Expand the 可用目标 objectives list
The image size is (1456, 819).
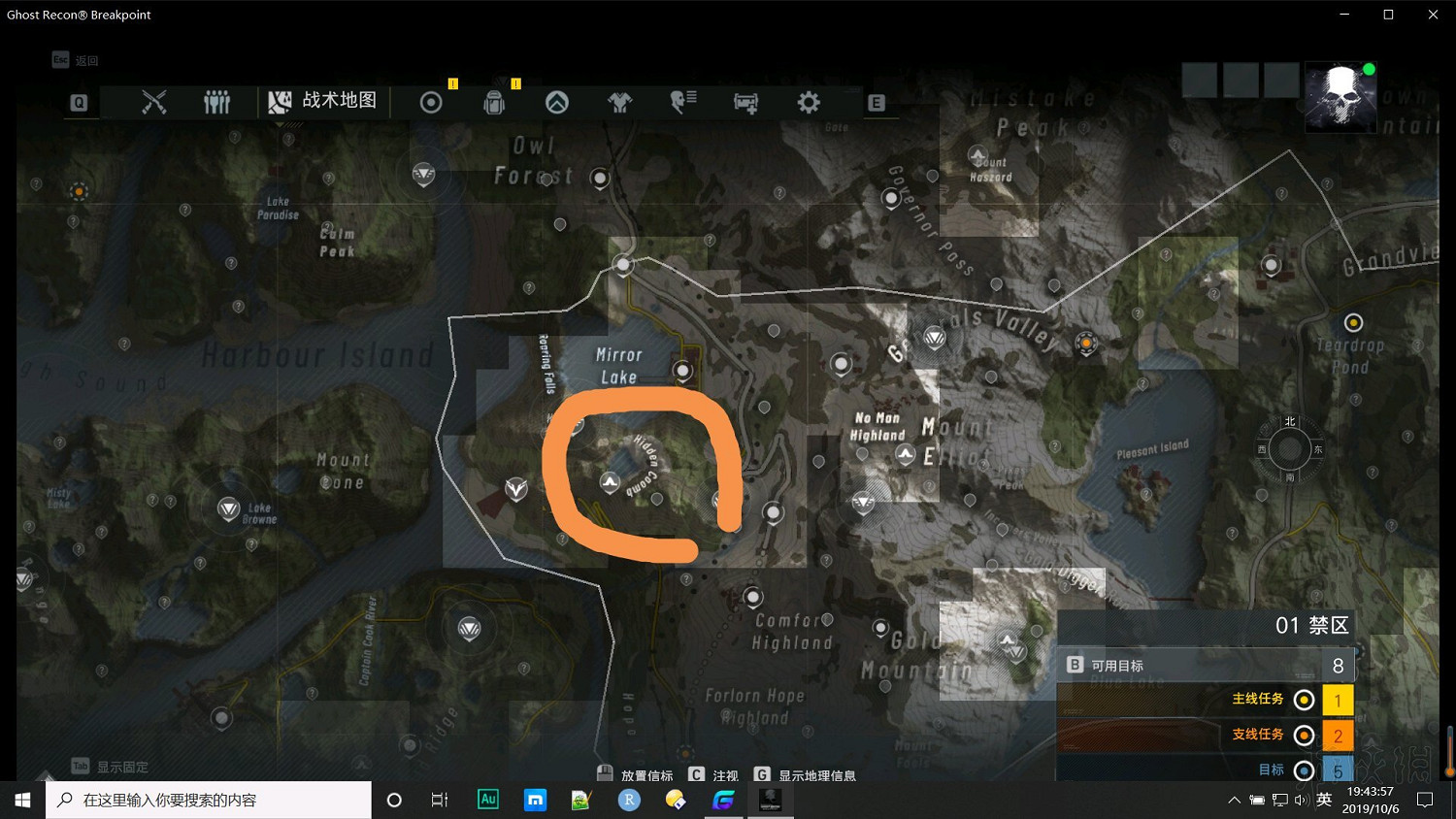point(1204,665)
